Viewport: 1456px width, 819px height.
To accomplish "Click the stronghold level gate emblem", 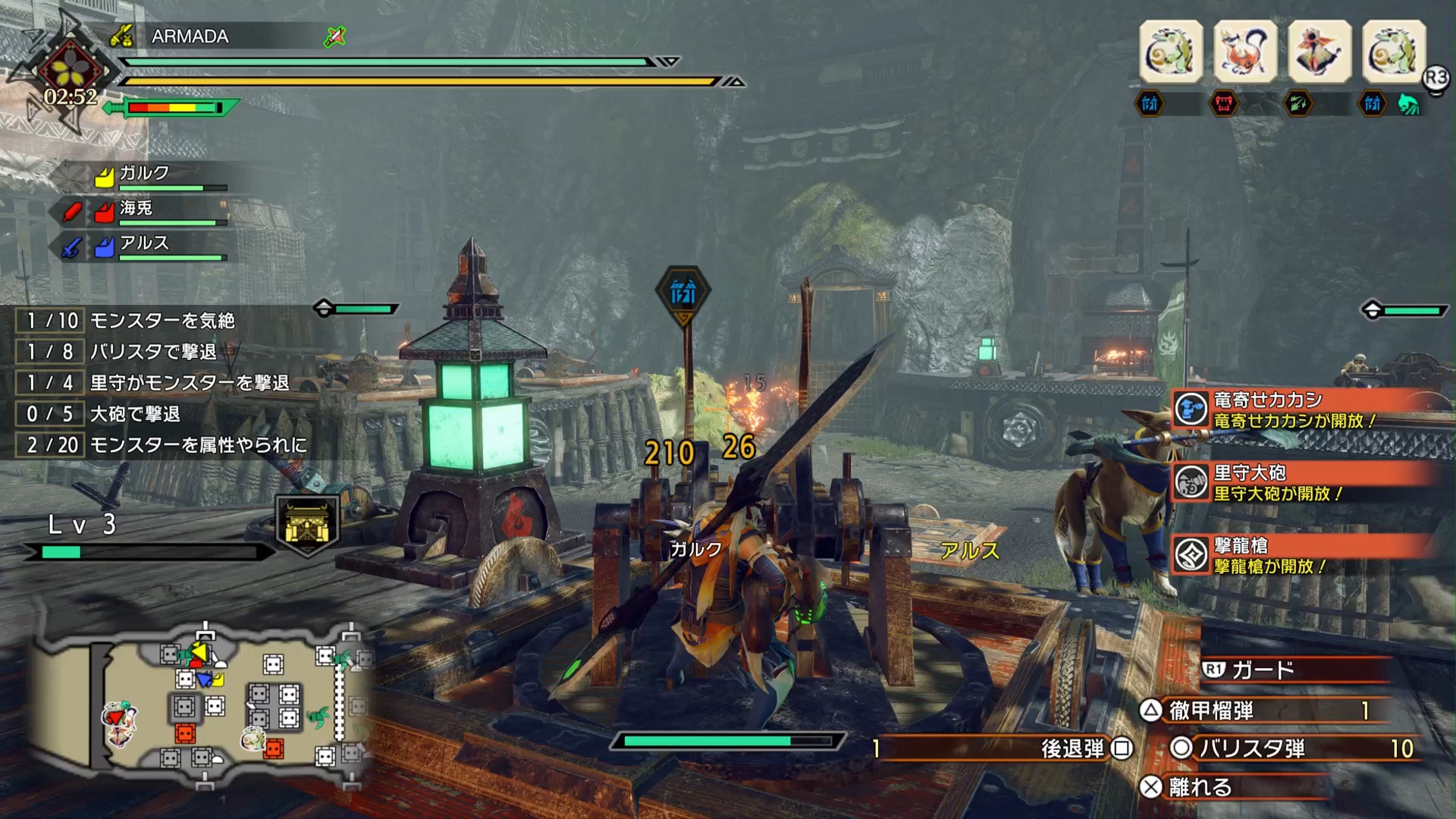I will (306, 525).
